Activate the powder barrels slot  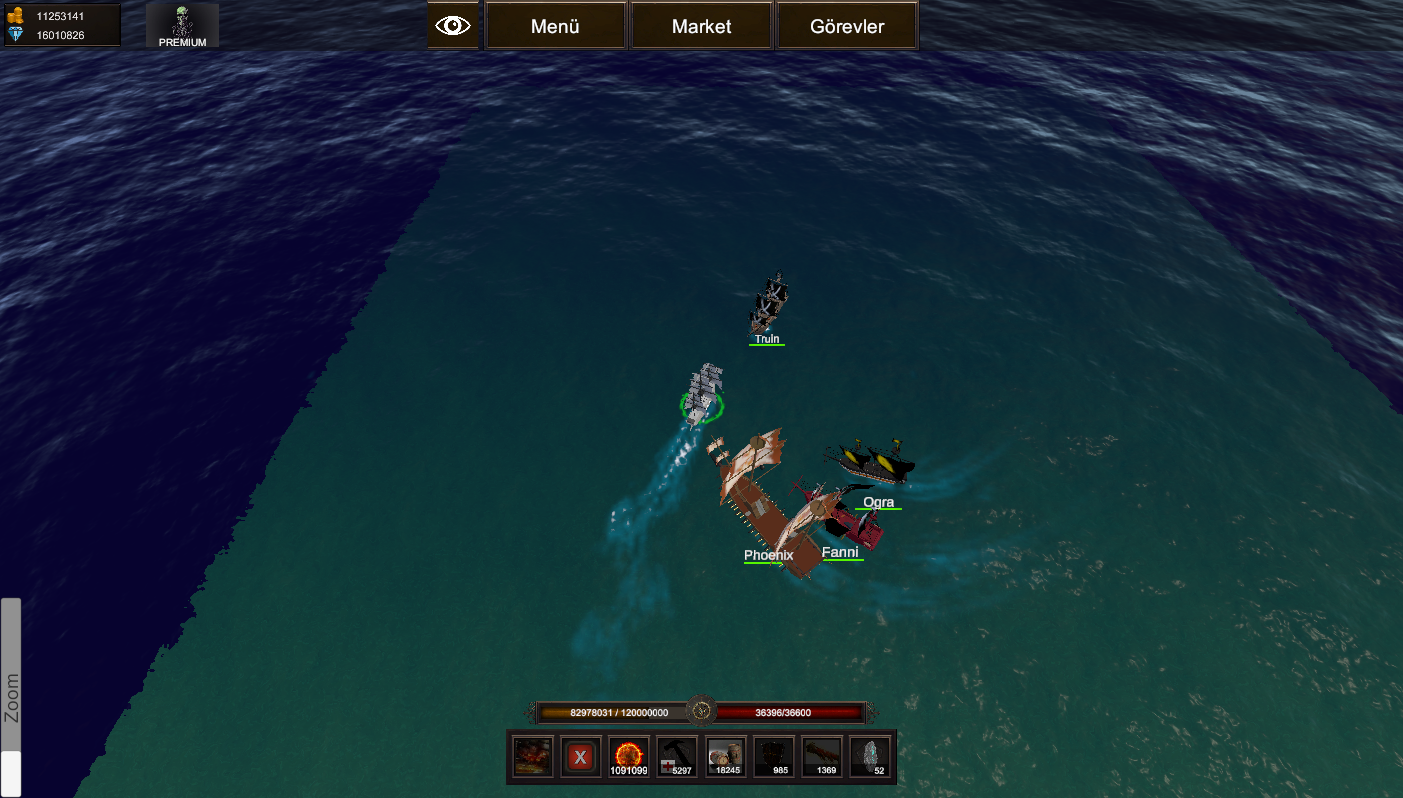point(726,757)
